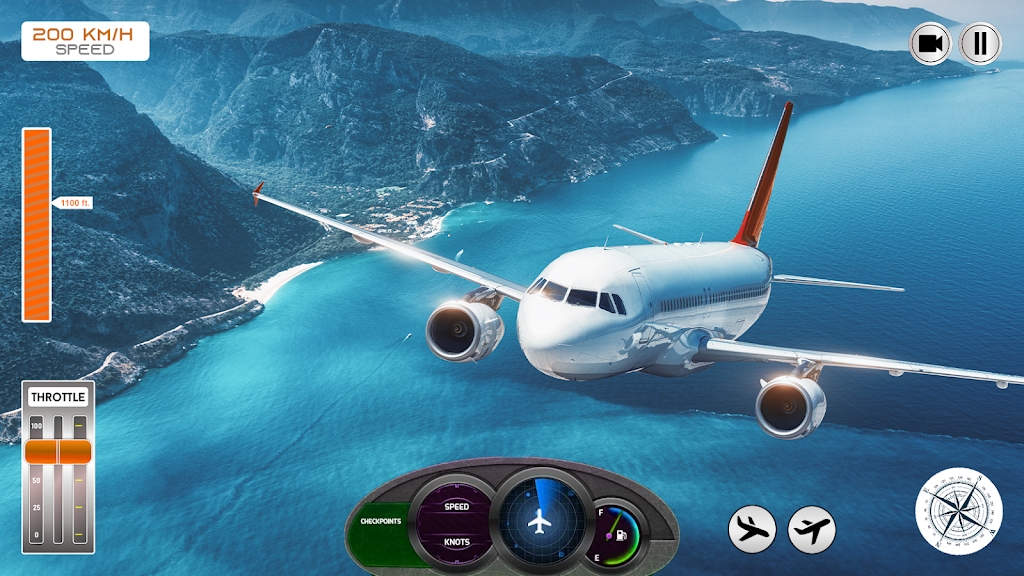Viewport: 1024px width, 576px height.
Task: Pause the flight with the pause button
Action: pyautogui.click(x=980, y=44)
